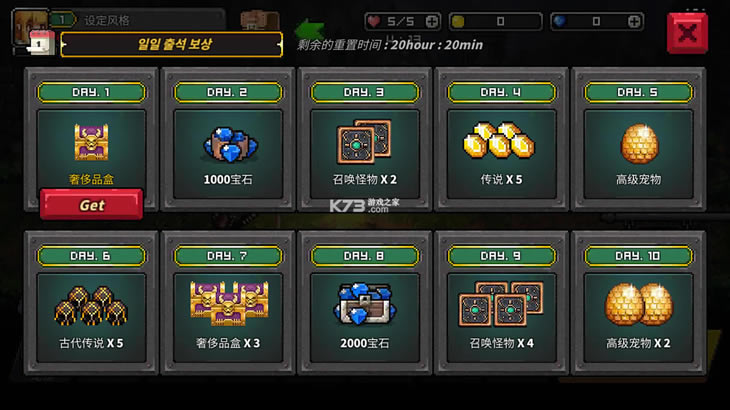Close the daily attendance reward window
Image resolution: width=730 pixels, height=410 pixels.
(x=687, y=32)
